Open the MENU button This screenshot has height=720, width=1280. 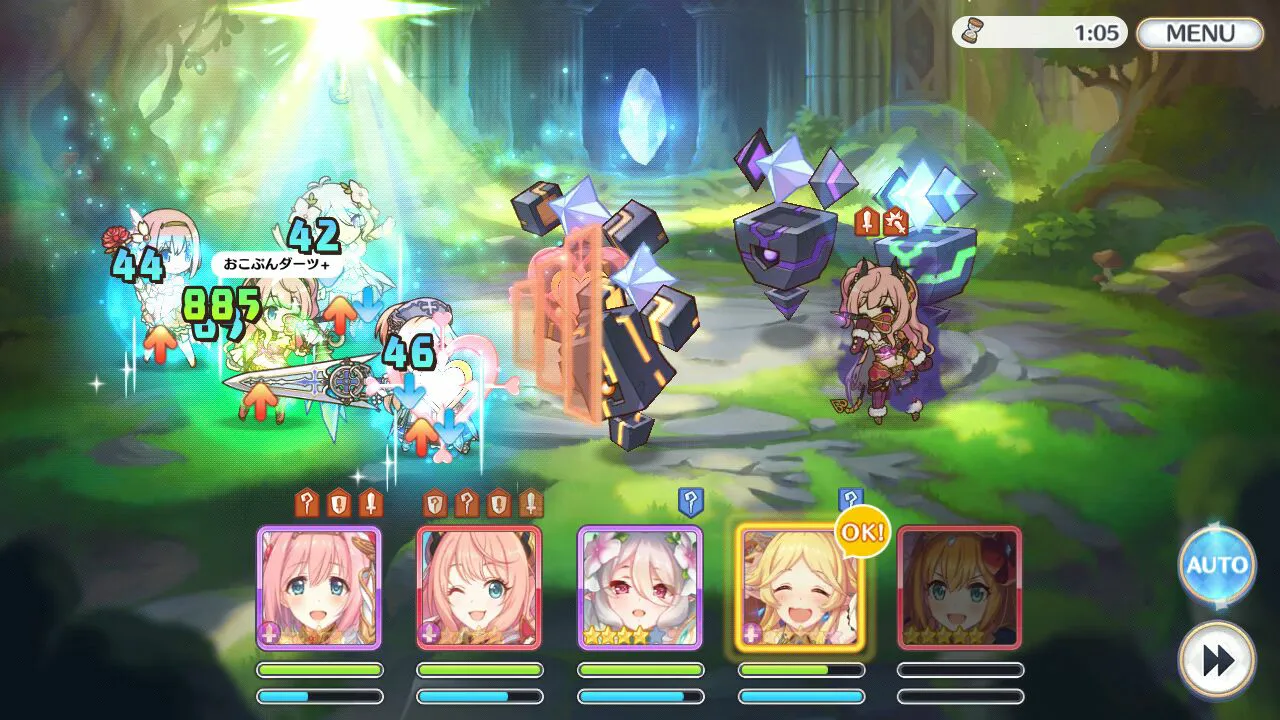tap(1200, 33)
